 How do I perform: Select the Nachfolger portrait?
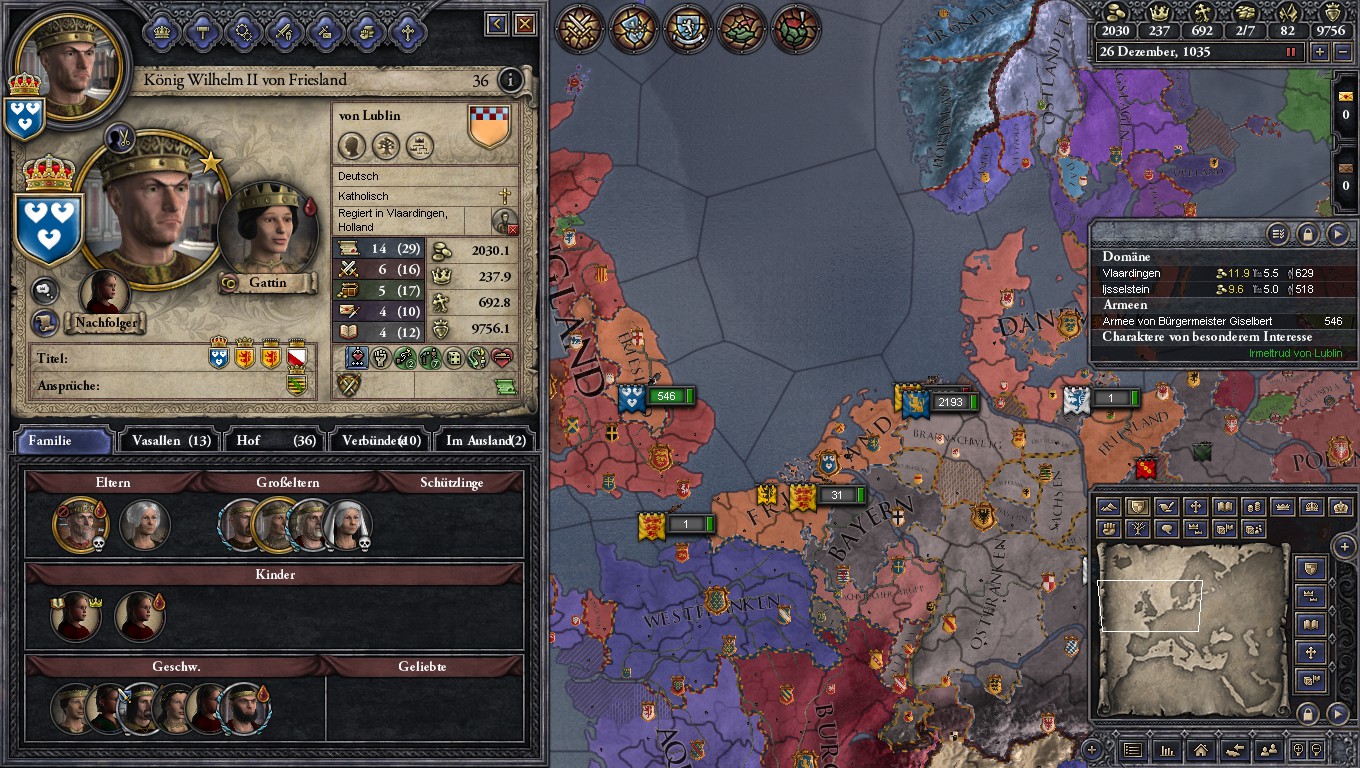point(104,294)
